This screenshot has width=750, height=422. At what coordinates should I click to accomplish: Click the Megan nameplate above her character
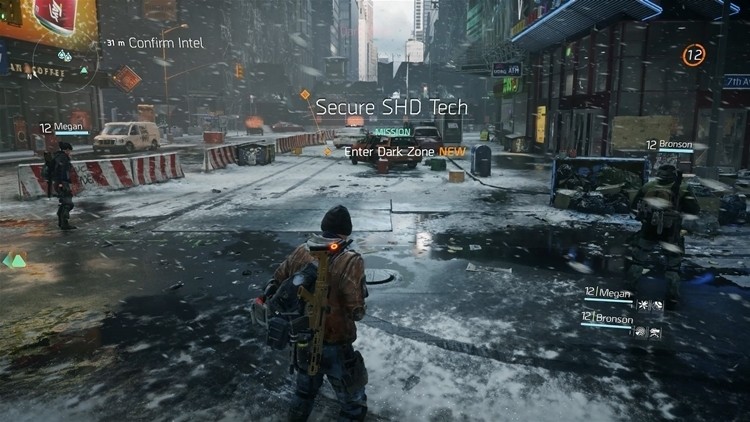point(63,128)
